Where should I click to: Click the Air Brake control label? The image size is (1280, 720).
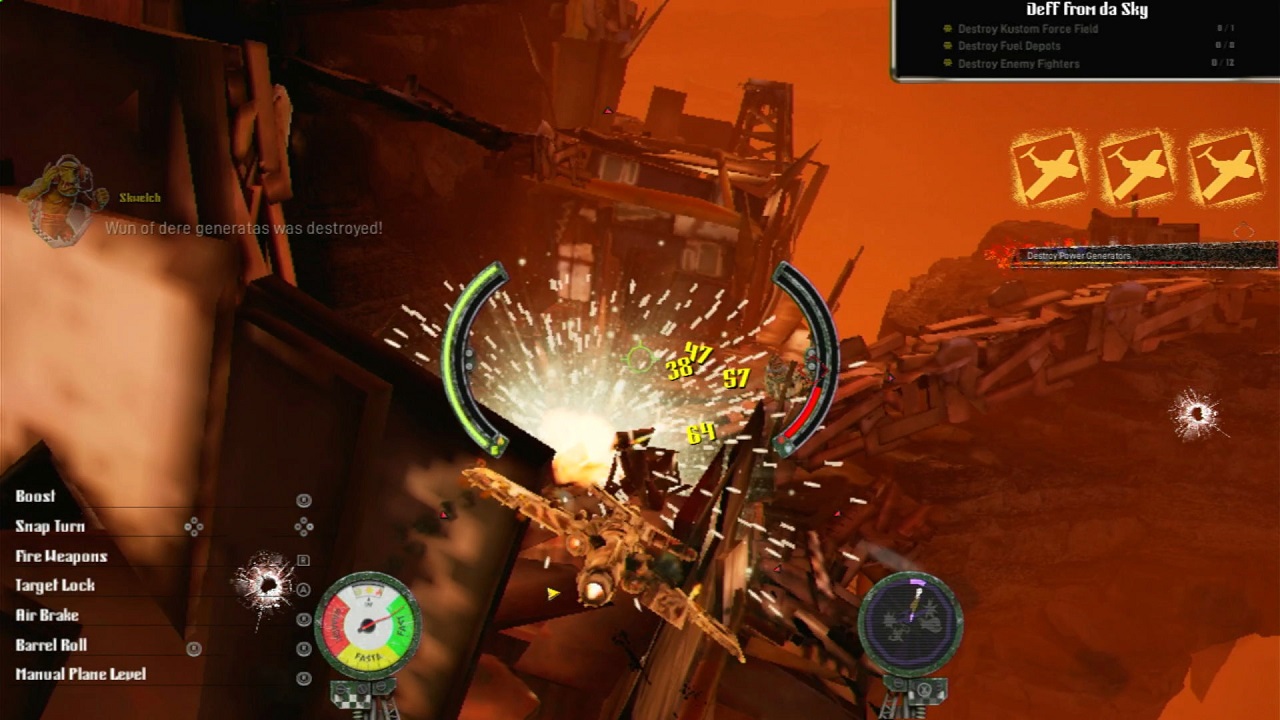click(48, 615)
